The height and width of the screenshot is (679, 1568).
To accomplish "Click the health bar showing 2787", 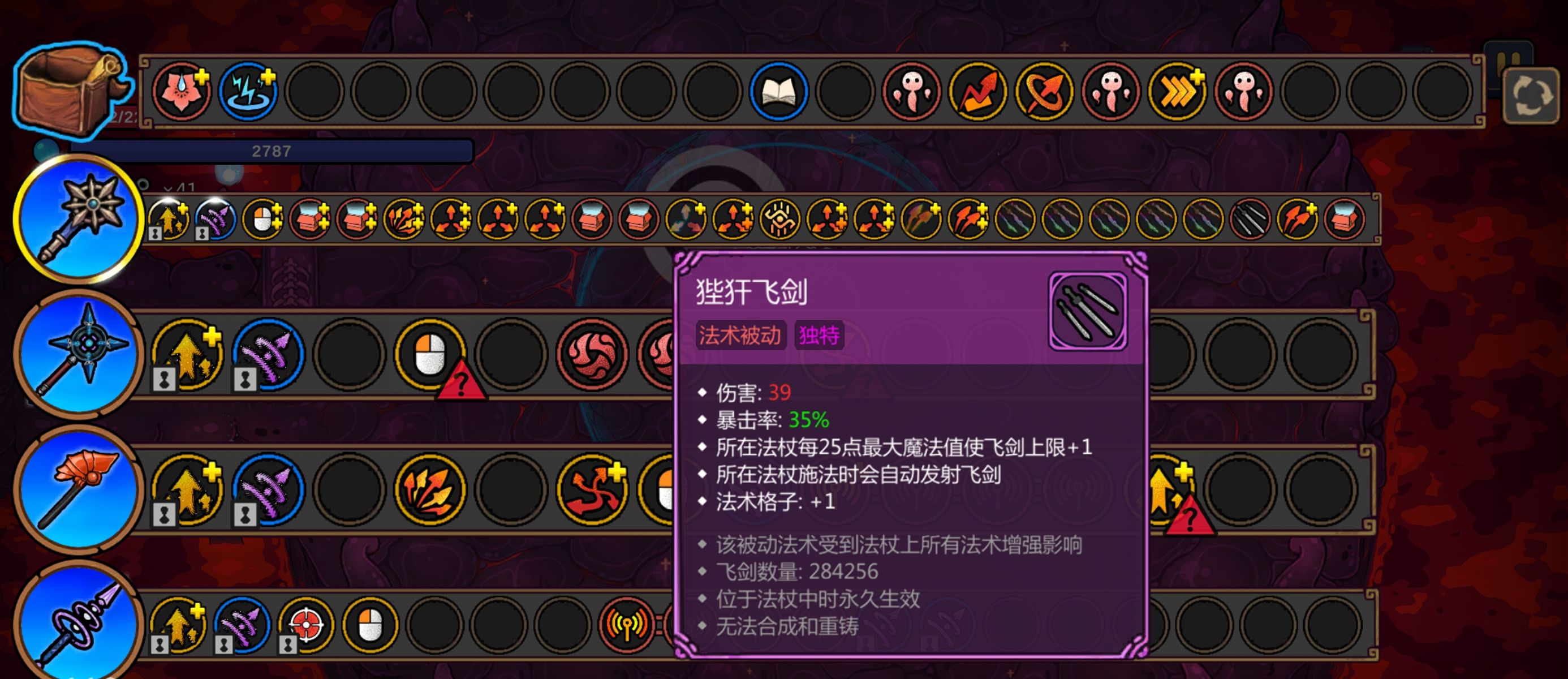I will (274, 151).
